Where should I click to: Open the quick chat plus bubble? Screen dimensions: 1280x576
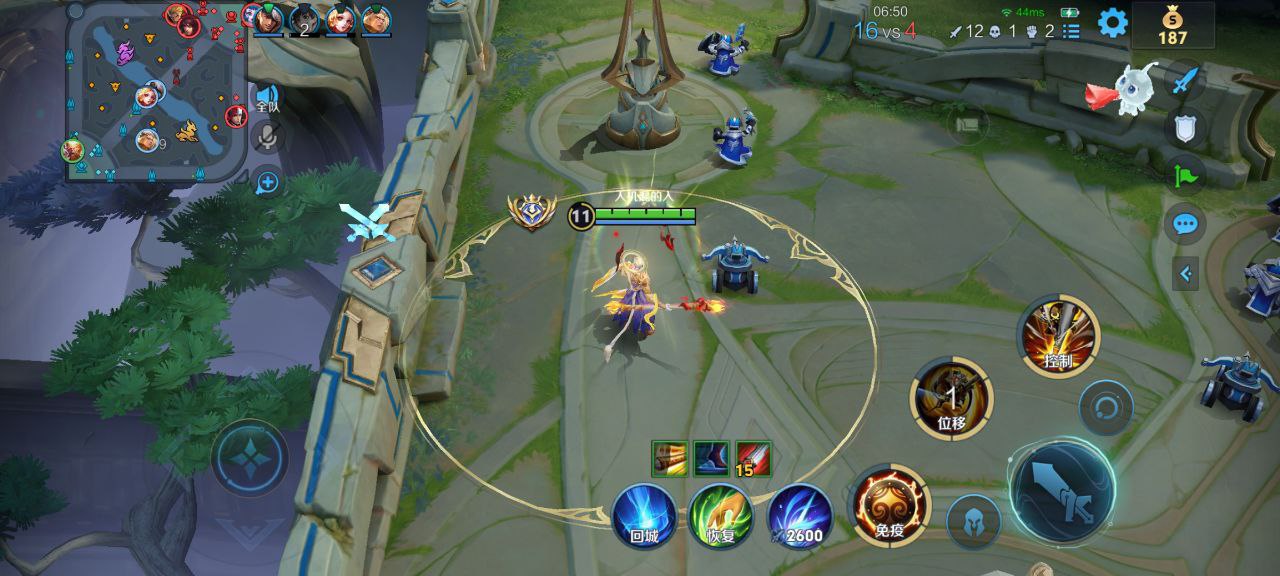click(267, 182)
